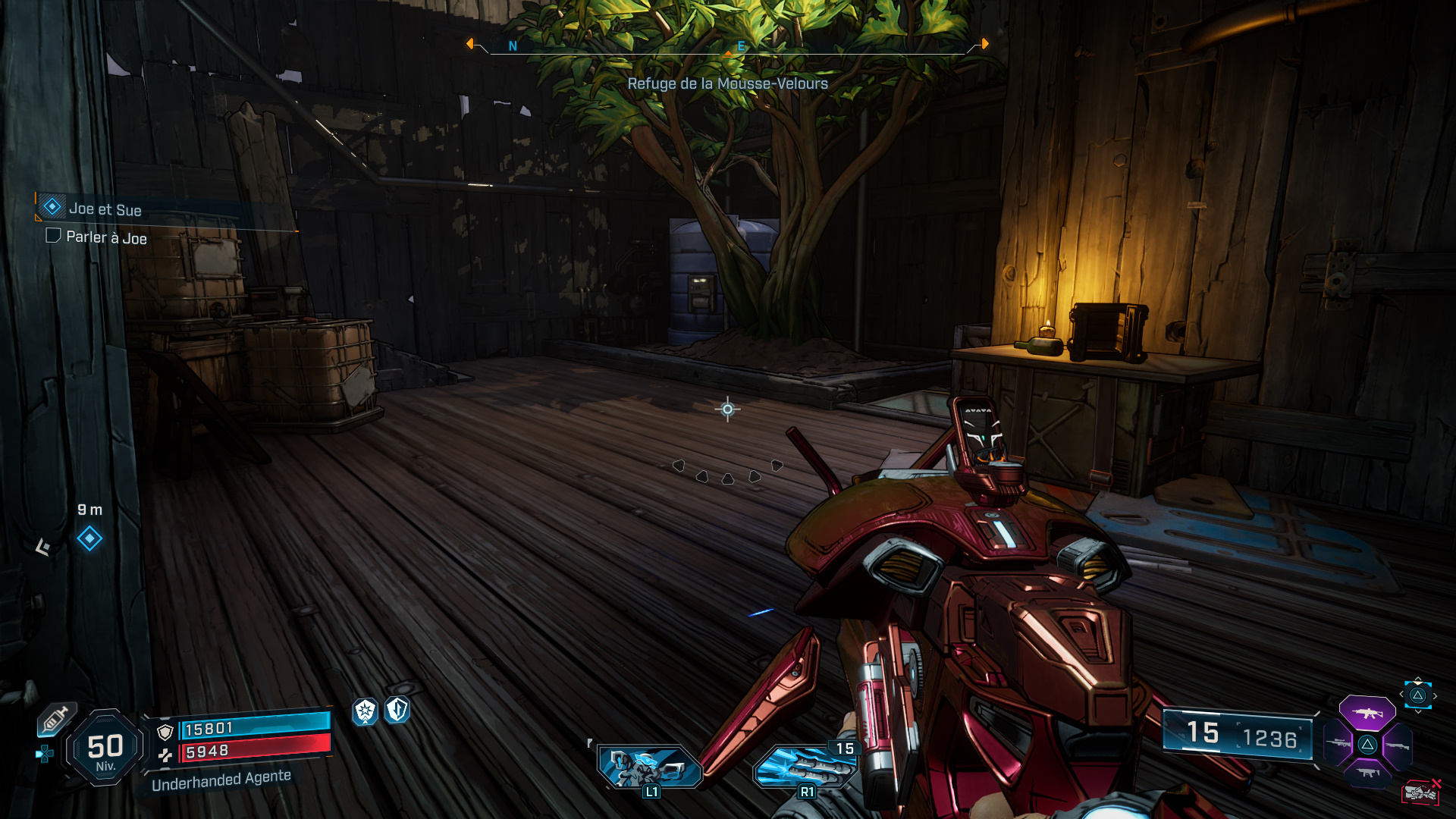Select the sniper rifle weapon slot

(x=1338, y=744)
